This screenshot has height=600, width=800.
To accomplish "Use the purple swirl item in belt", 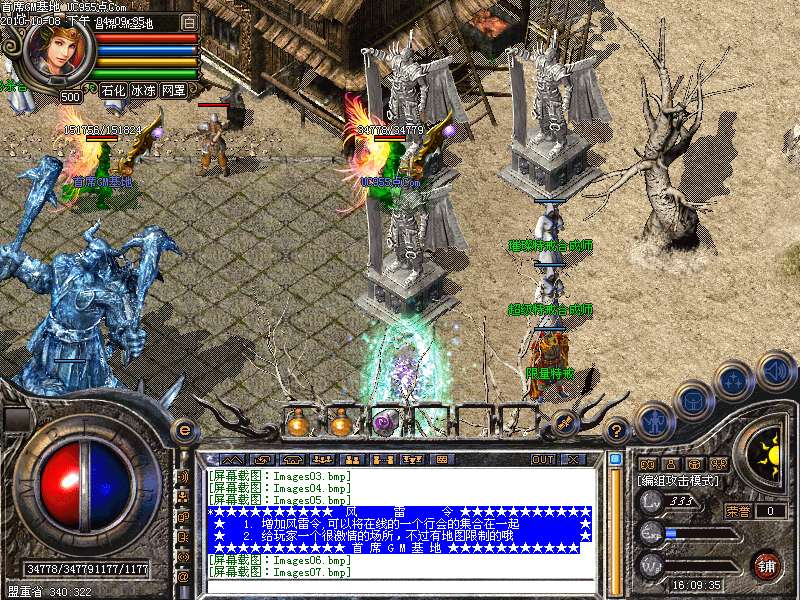I will tap(384, 424).
